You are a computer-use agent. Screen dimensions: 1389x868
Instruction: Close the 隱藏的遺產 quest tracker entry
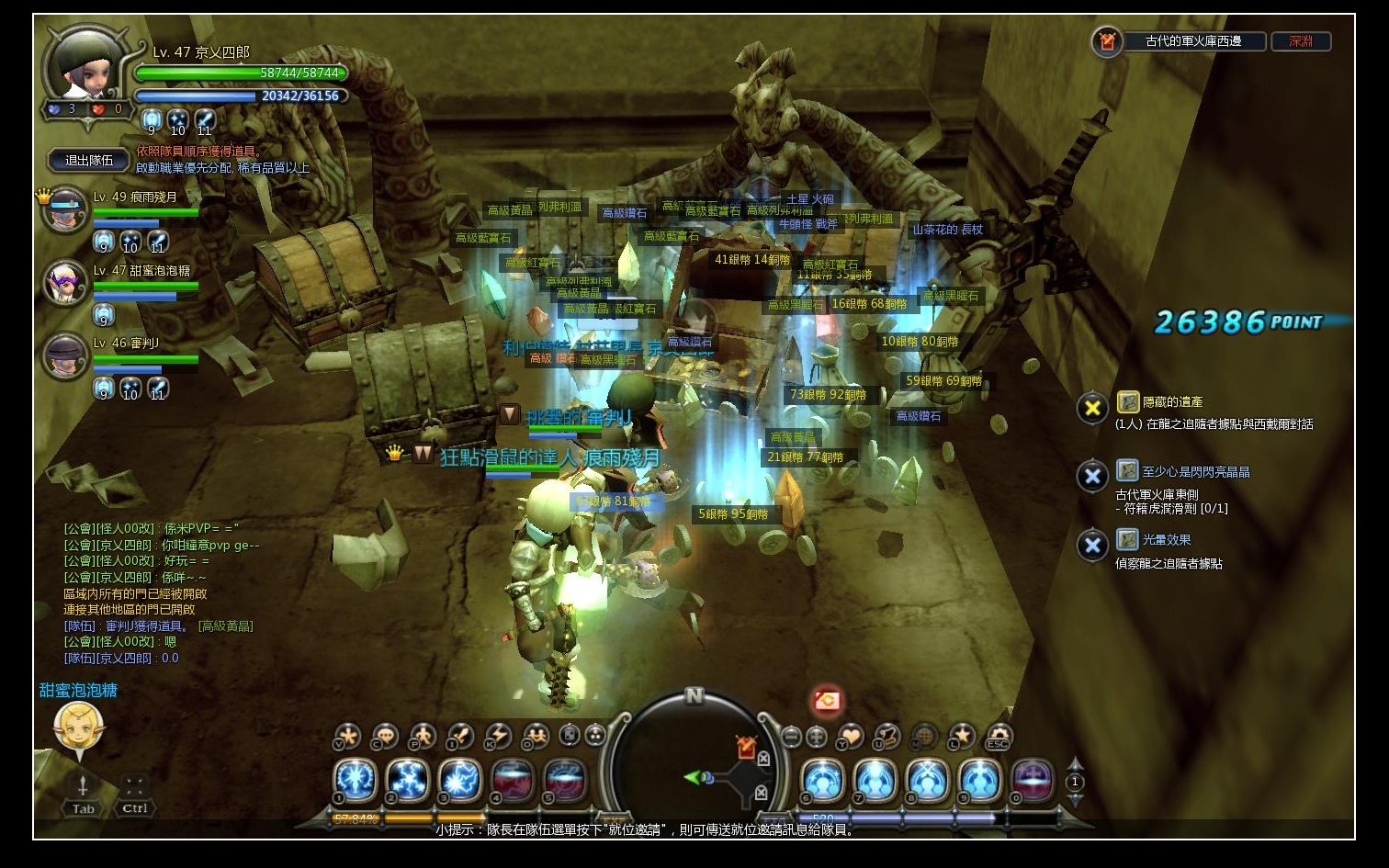click(1092, 408)
